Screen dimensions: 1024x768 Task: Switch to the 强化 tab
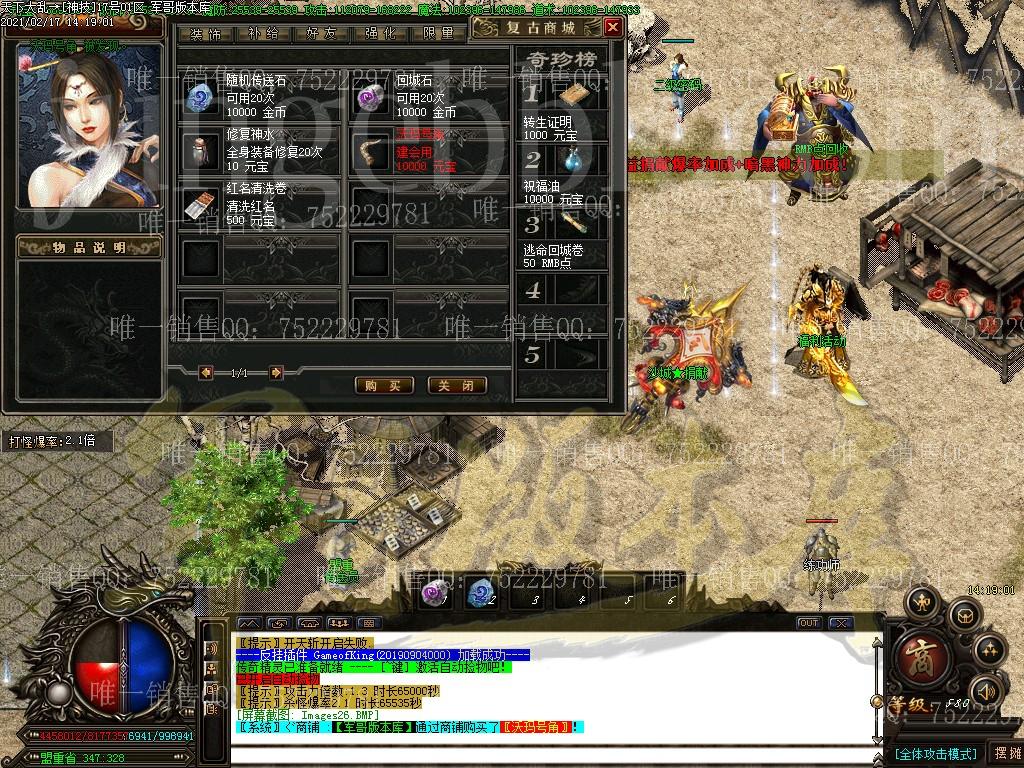coord(380,33)
